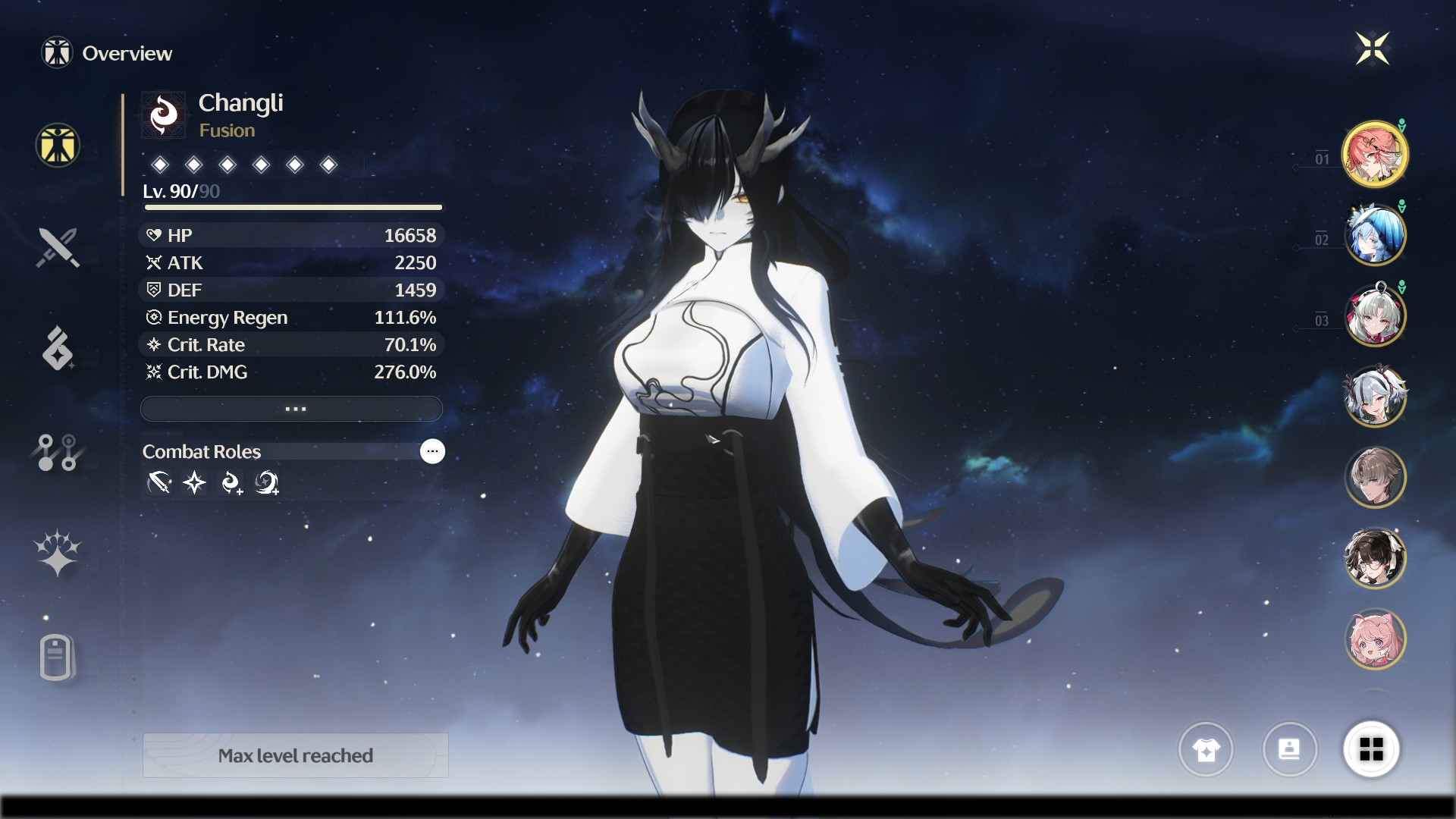This screenshot has height=819, width=1456.
Task: Open Combat Roles details via ellipsis button
Action: click(x=432, y=452)
